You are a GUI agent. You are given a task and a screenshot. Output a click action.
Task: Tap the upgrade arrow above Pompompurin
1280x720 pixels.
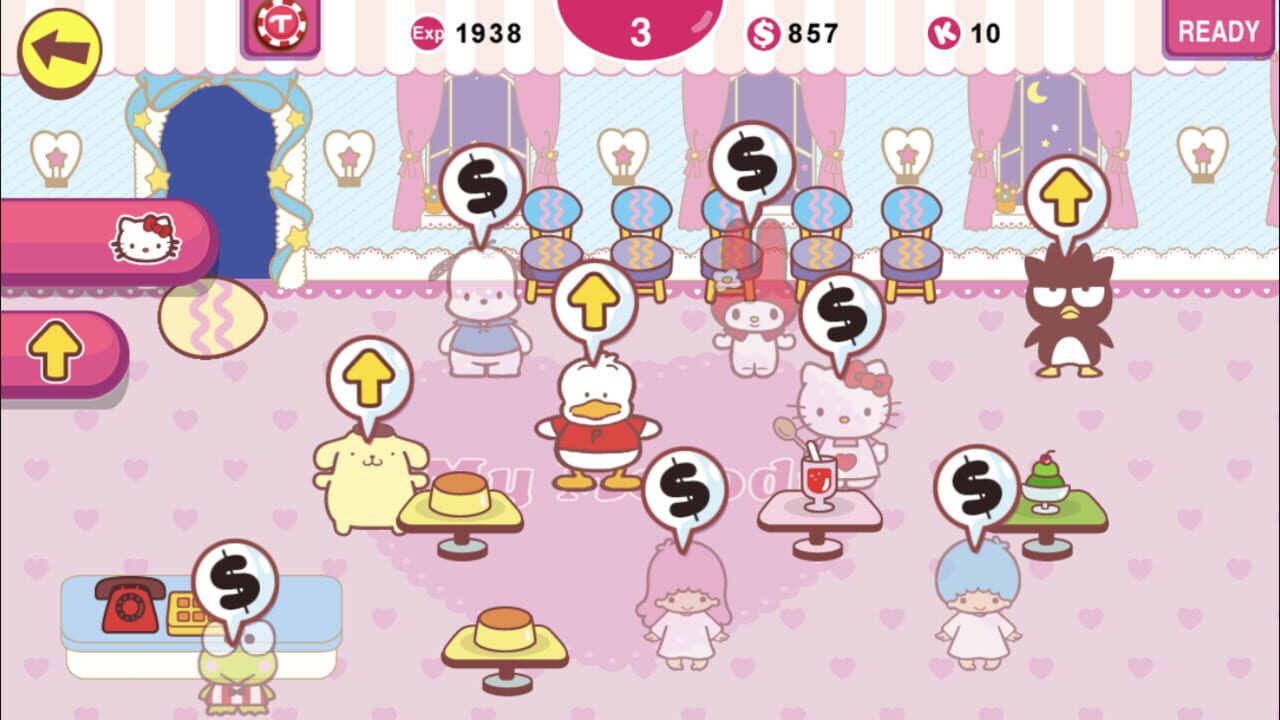pyautogui.click(x=368, y=375)
